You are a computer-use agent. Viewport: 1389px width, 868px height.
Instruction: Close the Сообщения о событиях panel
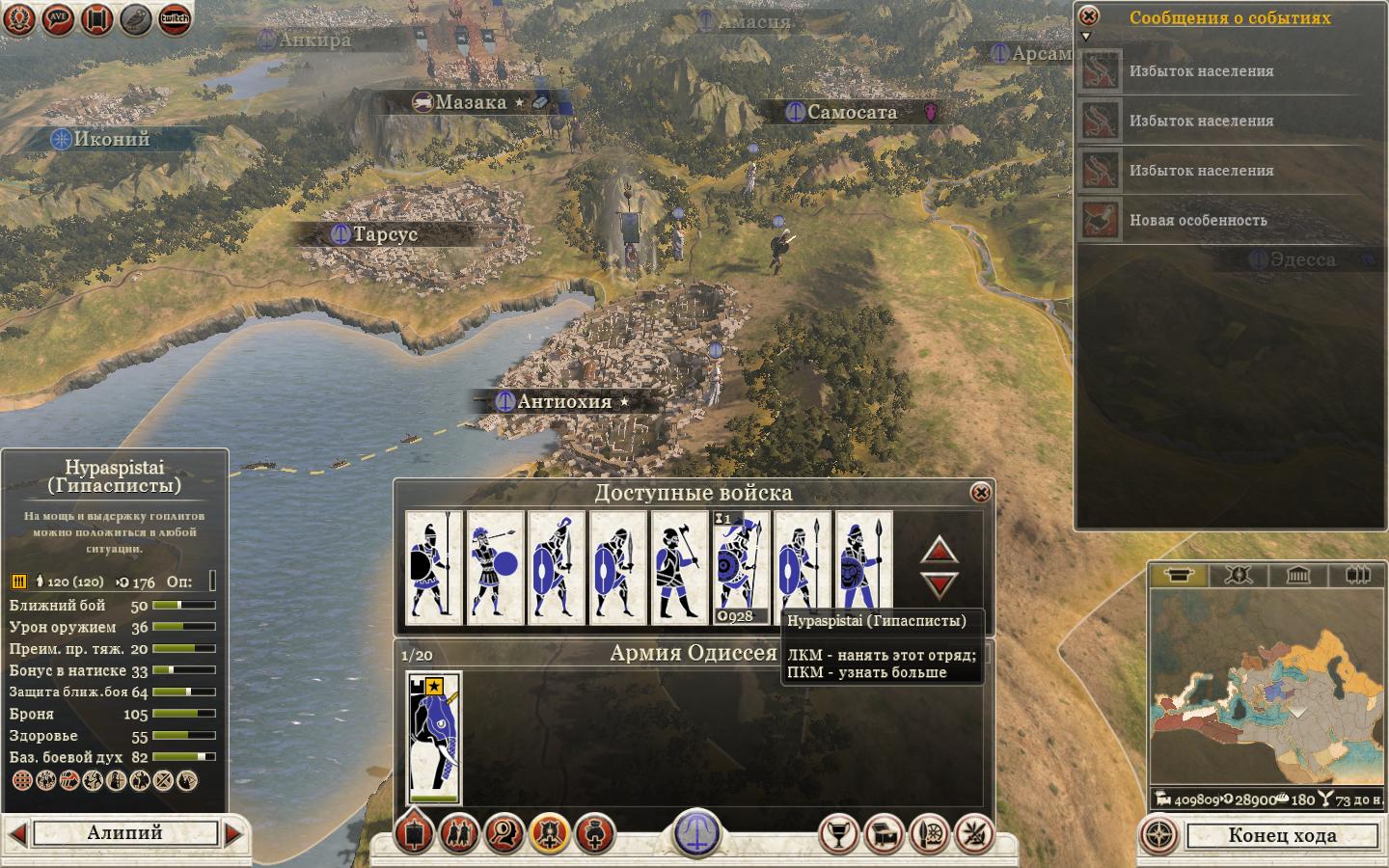pos(1088,16)
